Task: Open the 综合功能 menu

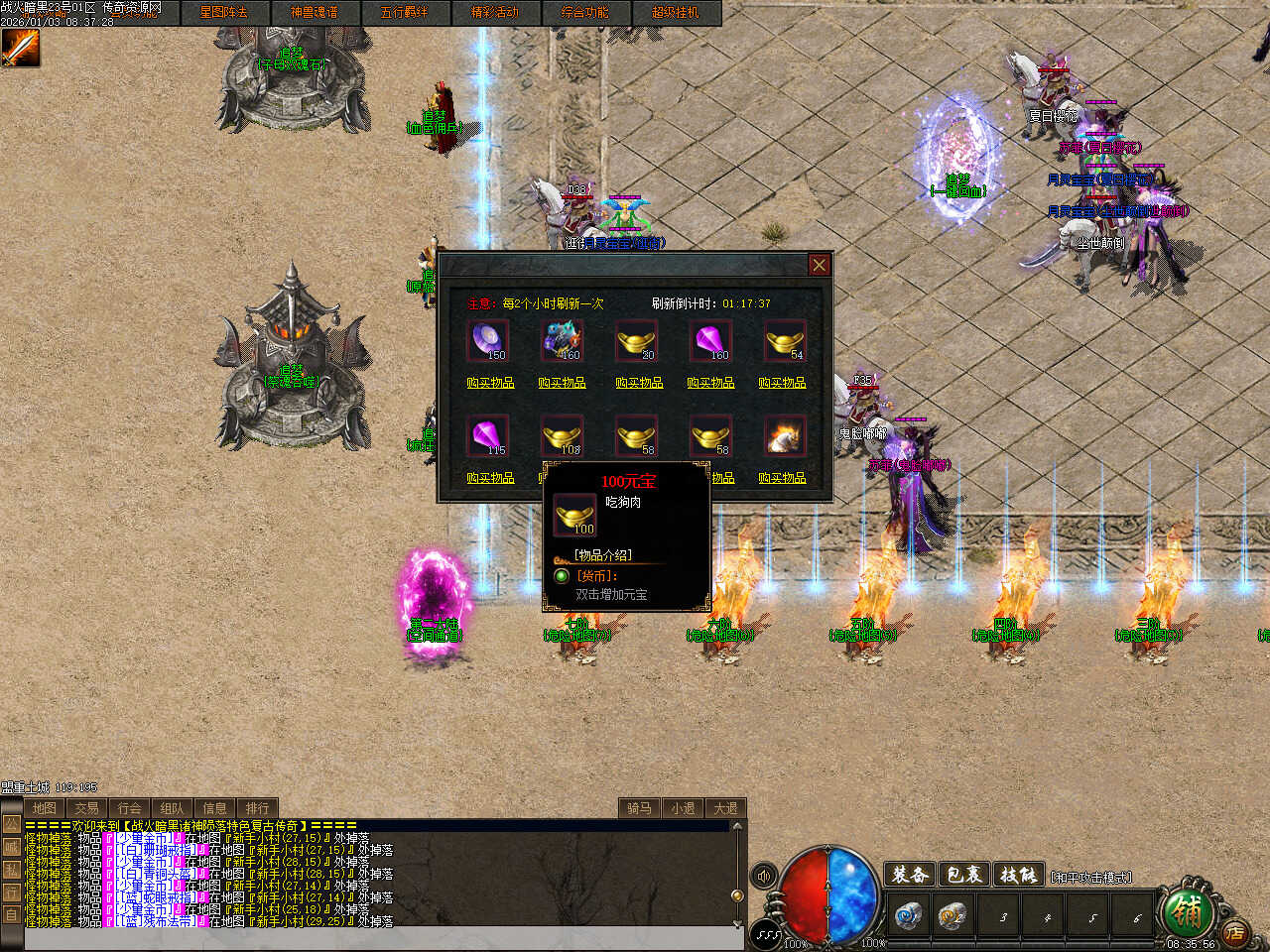Action: (584, 12)
